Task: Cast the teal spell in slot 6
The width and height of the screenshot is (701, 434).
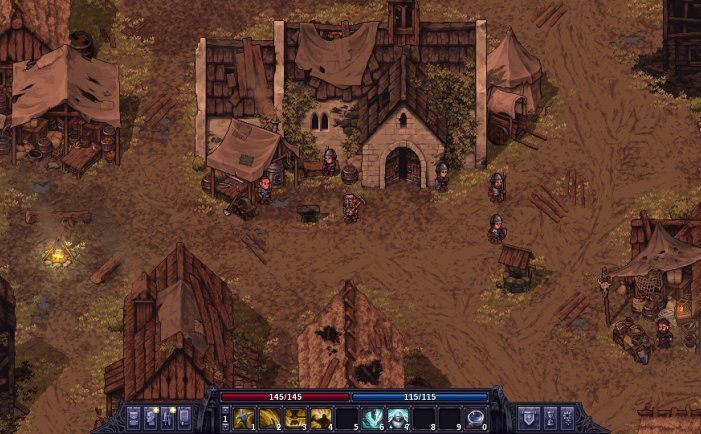Action: (x=372, y=417)
